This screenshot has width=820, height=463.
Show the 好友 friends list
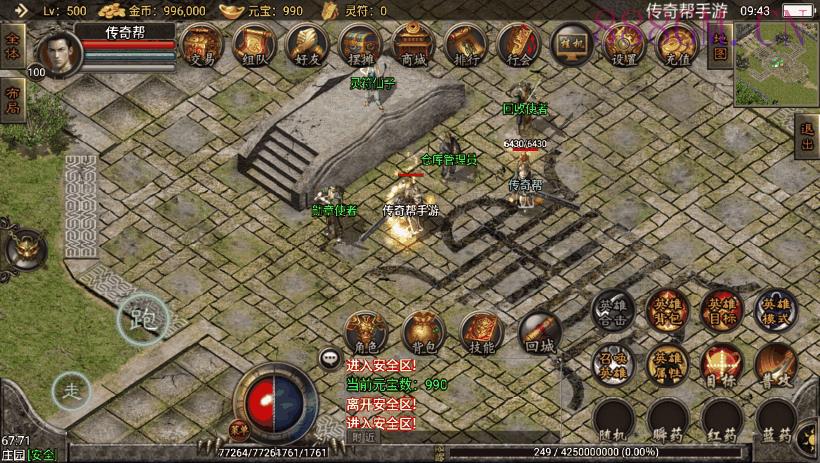[306, 46]
